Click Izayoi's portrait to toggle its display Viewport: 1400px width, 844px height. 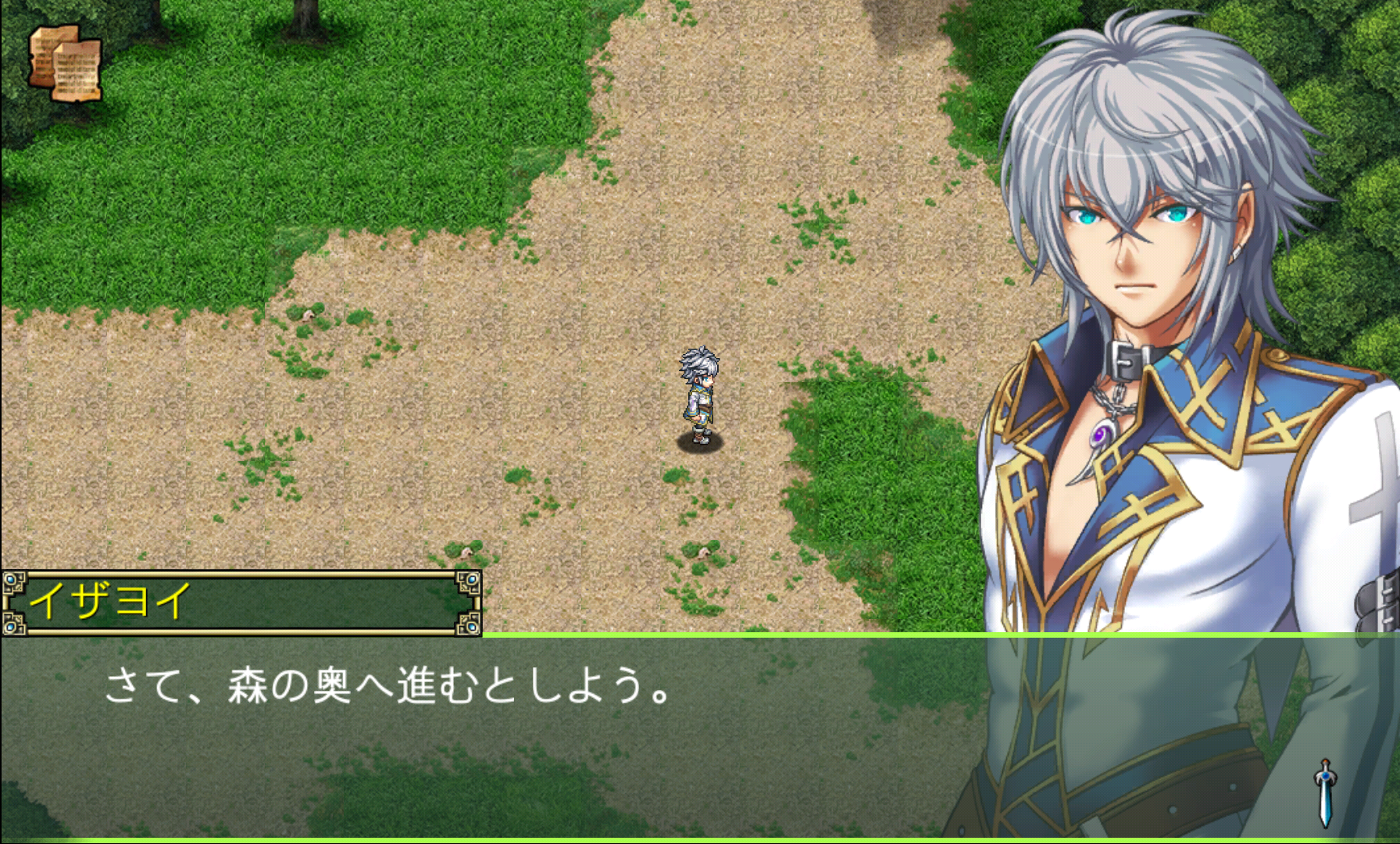pos(1133,234)
